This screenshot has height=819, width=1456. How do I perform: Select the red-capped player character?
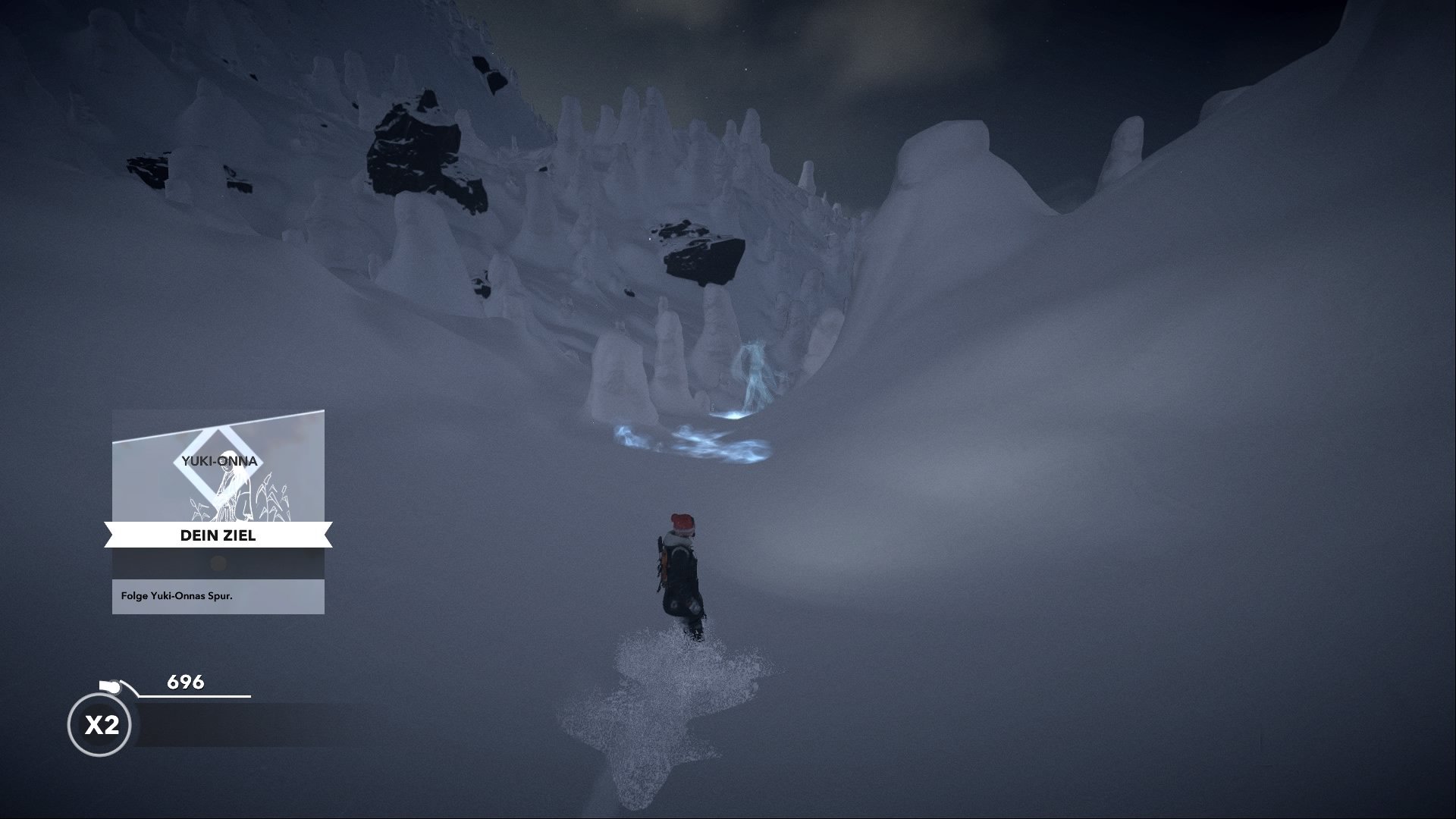(681, 569)
